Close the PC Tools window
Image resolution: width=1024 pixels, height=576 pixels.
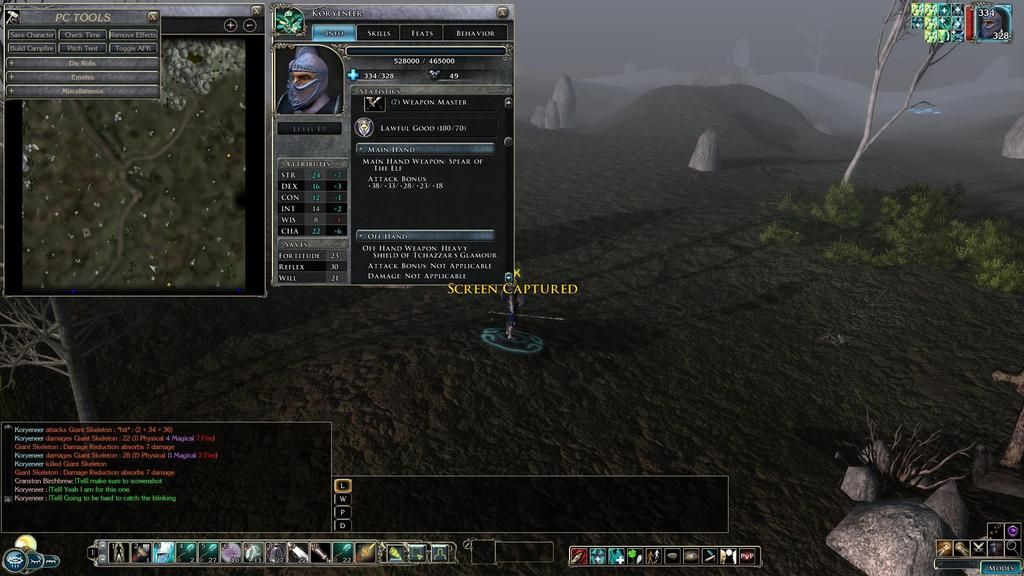click(153, 16)
